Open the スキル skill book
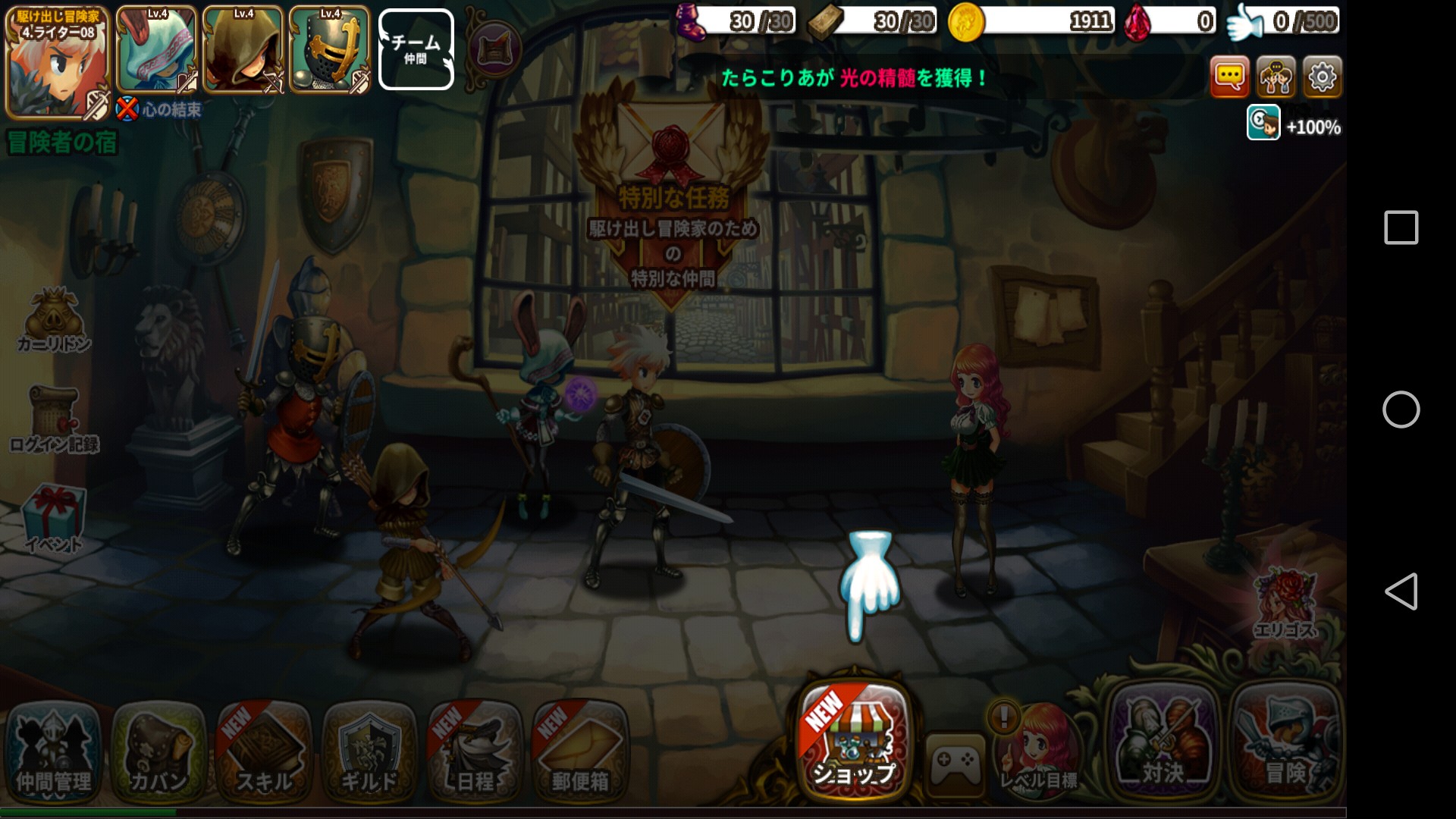Screen dimensions: 1456x819 264,751
